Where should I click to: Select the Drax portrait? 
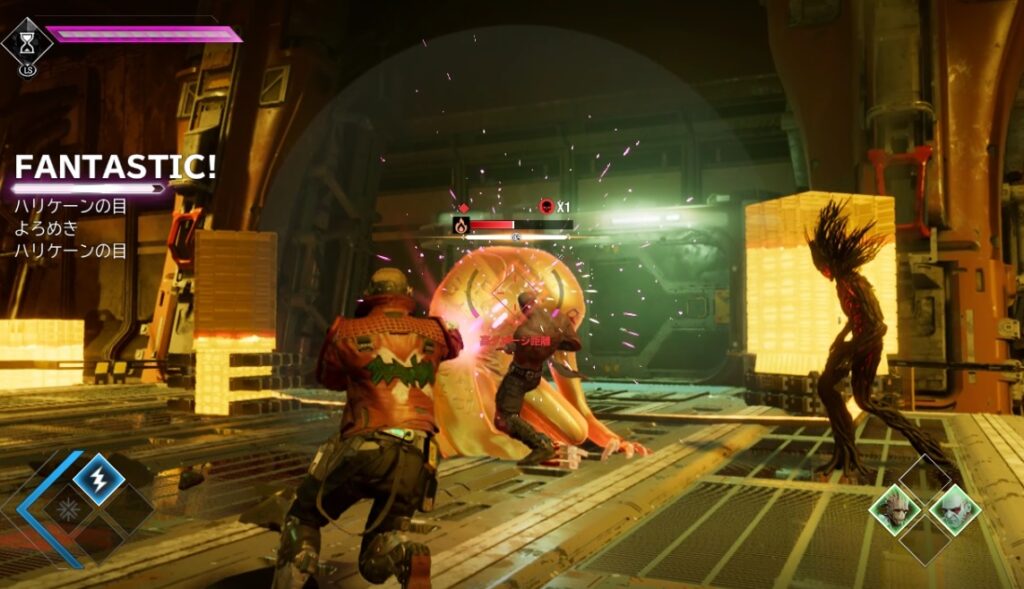(x=953, y=509)
